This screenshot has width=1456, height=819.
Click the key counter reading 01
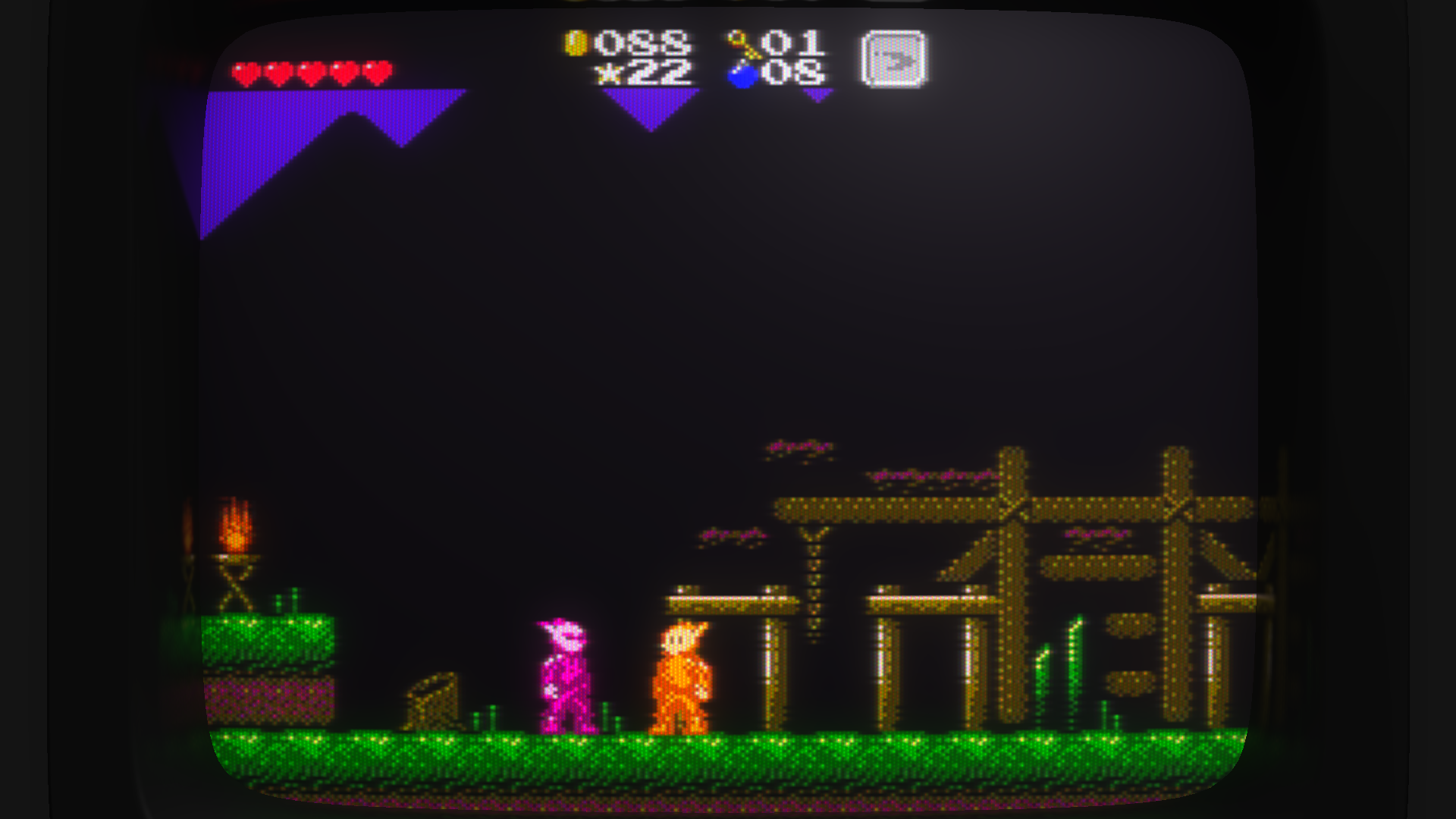click(x=789, y=43)
